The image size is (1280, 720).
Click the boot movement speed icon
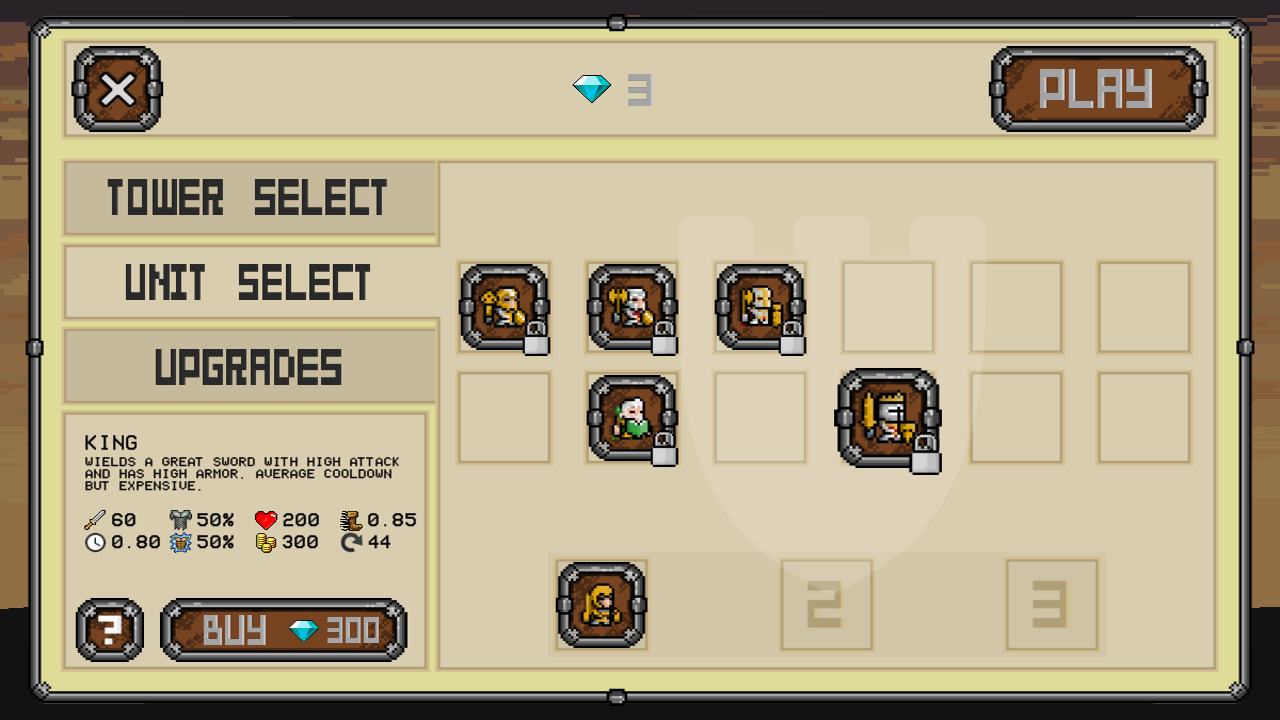coord(352,519)
